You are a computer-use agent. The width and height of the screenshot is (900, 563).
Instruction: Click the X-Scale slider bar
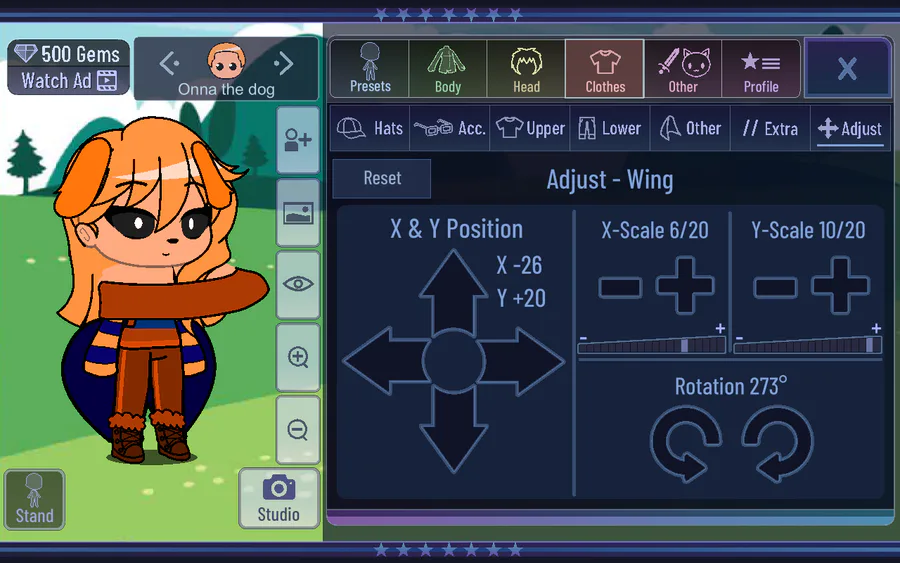tap(652, 345)
